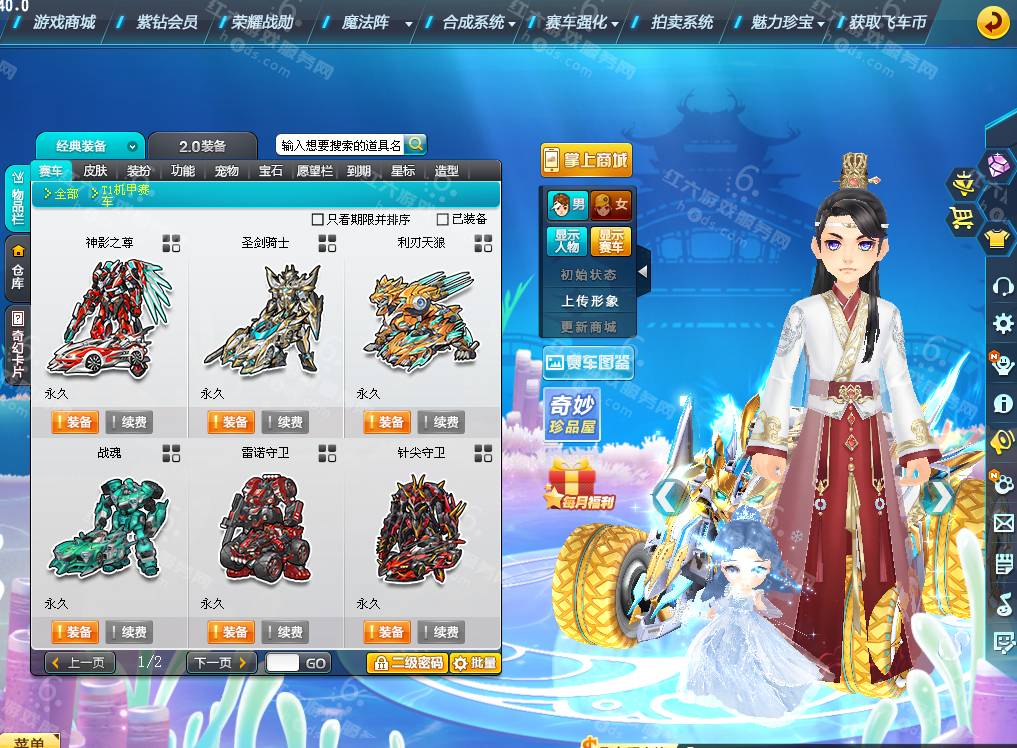Go to next page with 下一页

222,662
